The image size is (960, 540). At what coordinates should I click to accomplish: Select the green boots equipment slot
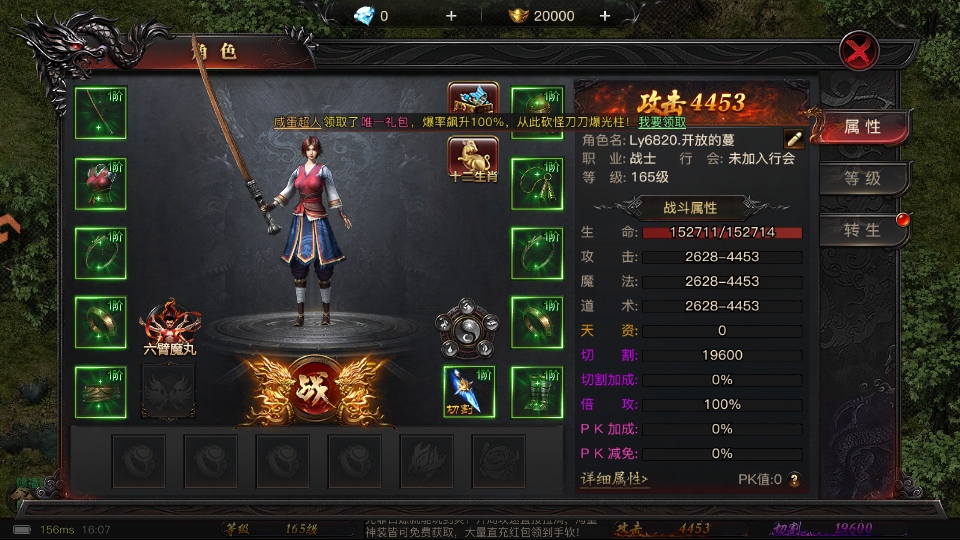point(537,391)
